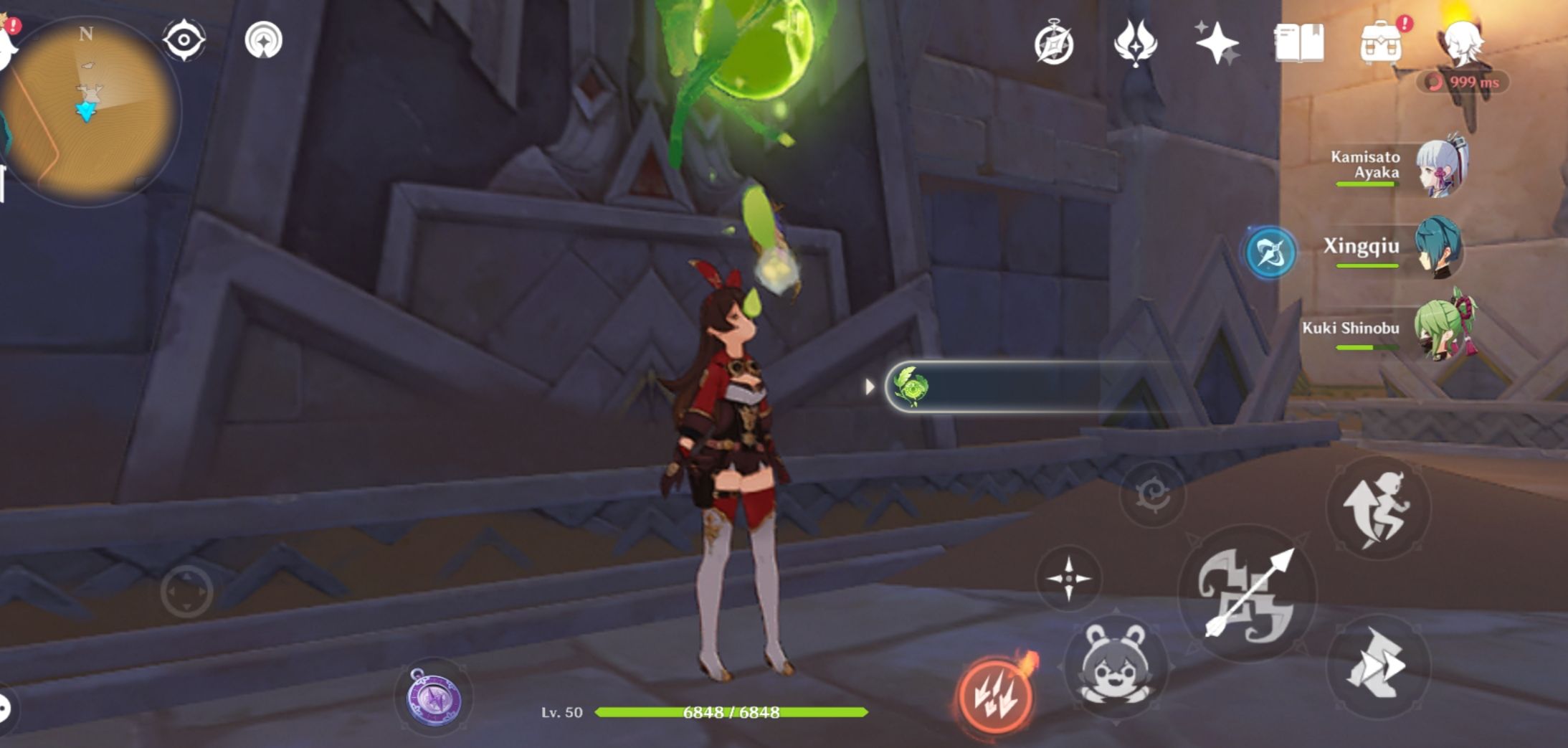Open the Wish menu star icon
The image size is (1568, 748).
click(x=1220, y=44)
